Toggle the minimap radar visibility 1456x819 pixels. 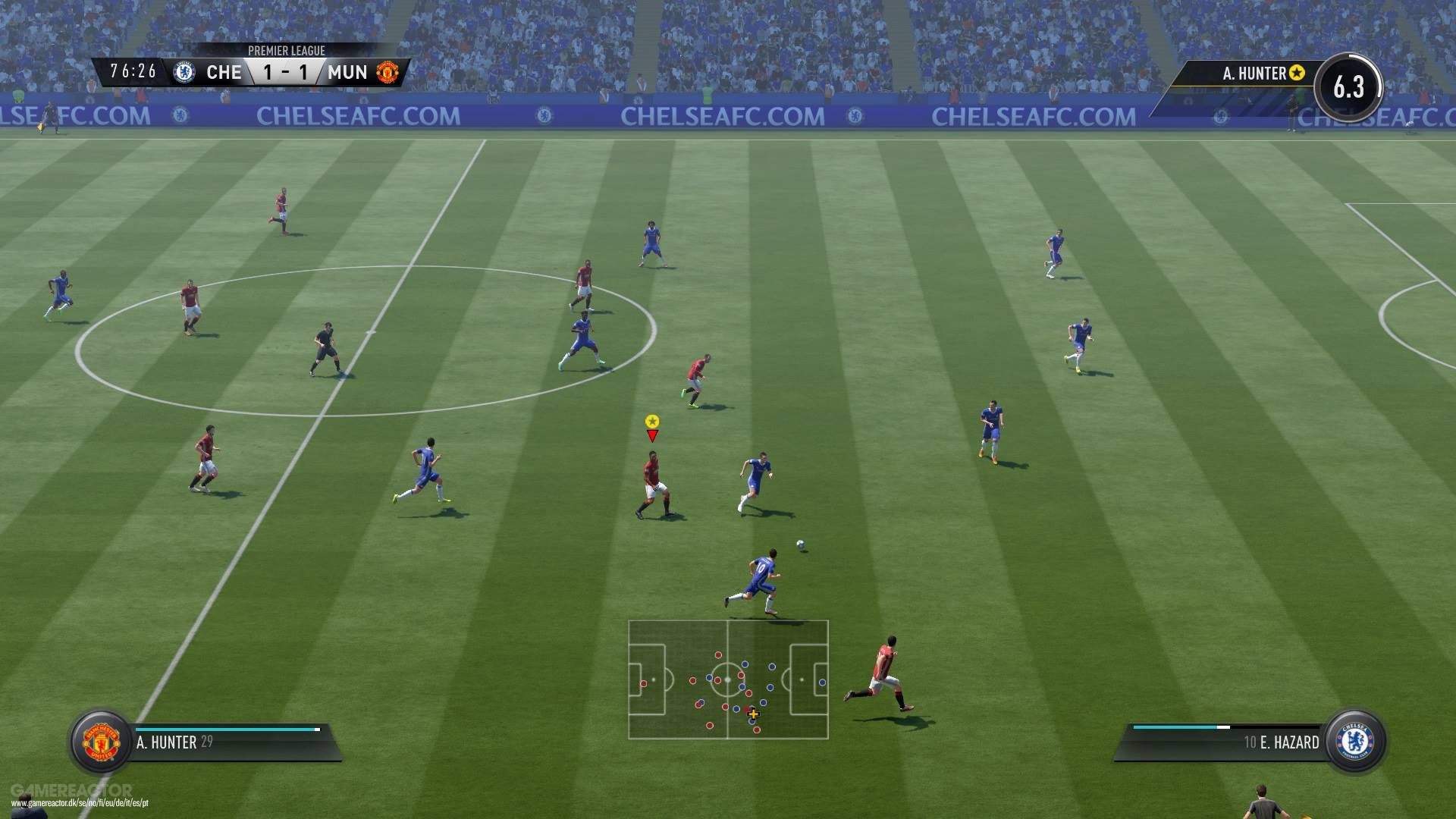coord(728,681)
